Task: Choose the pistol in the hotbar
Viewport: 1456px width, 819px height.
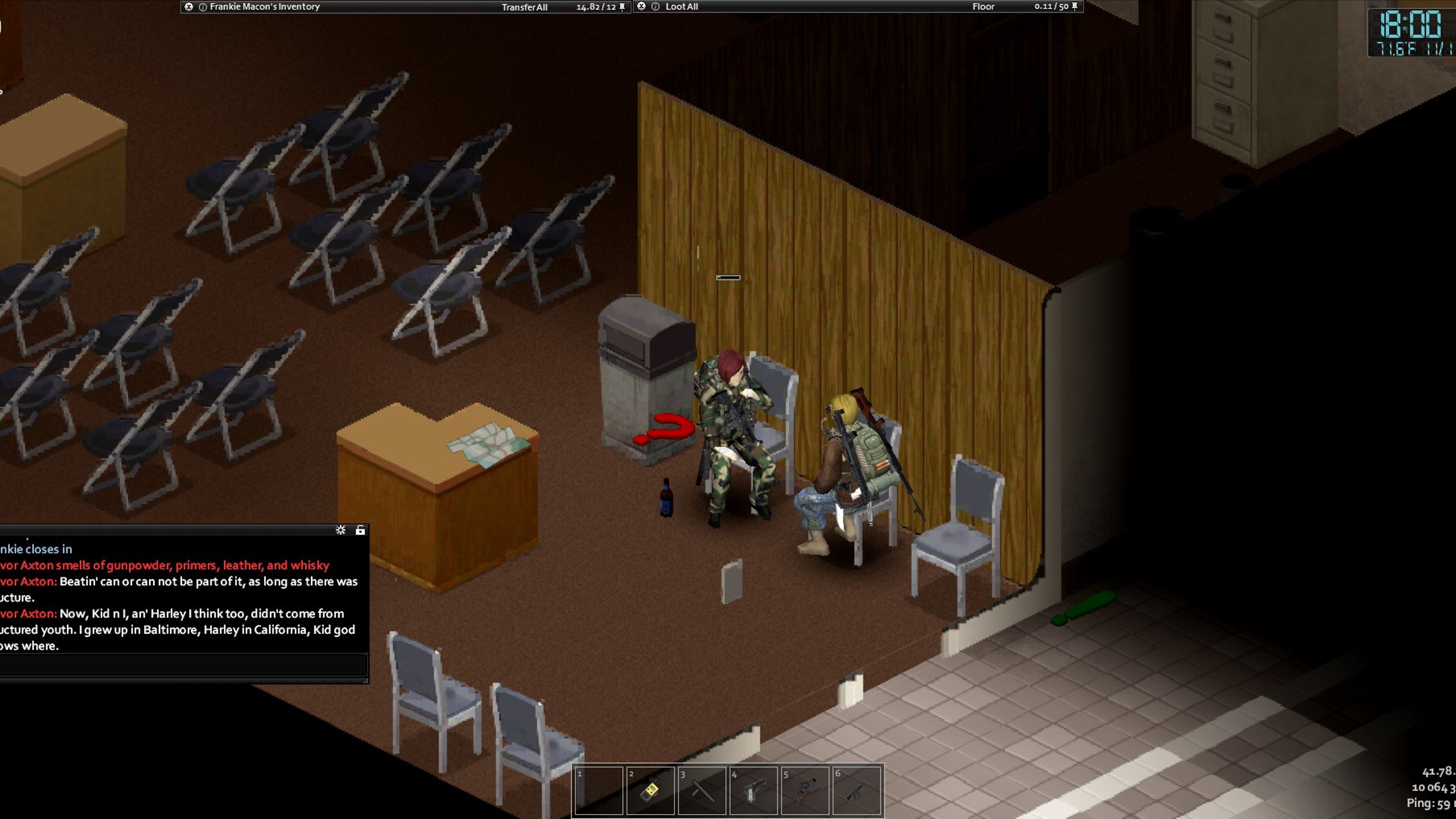Action: (754, 790)
